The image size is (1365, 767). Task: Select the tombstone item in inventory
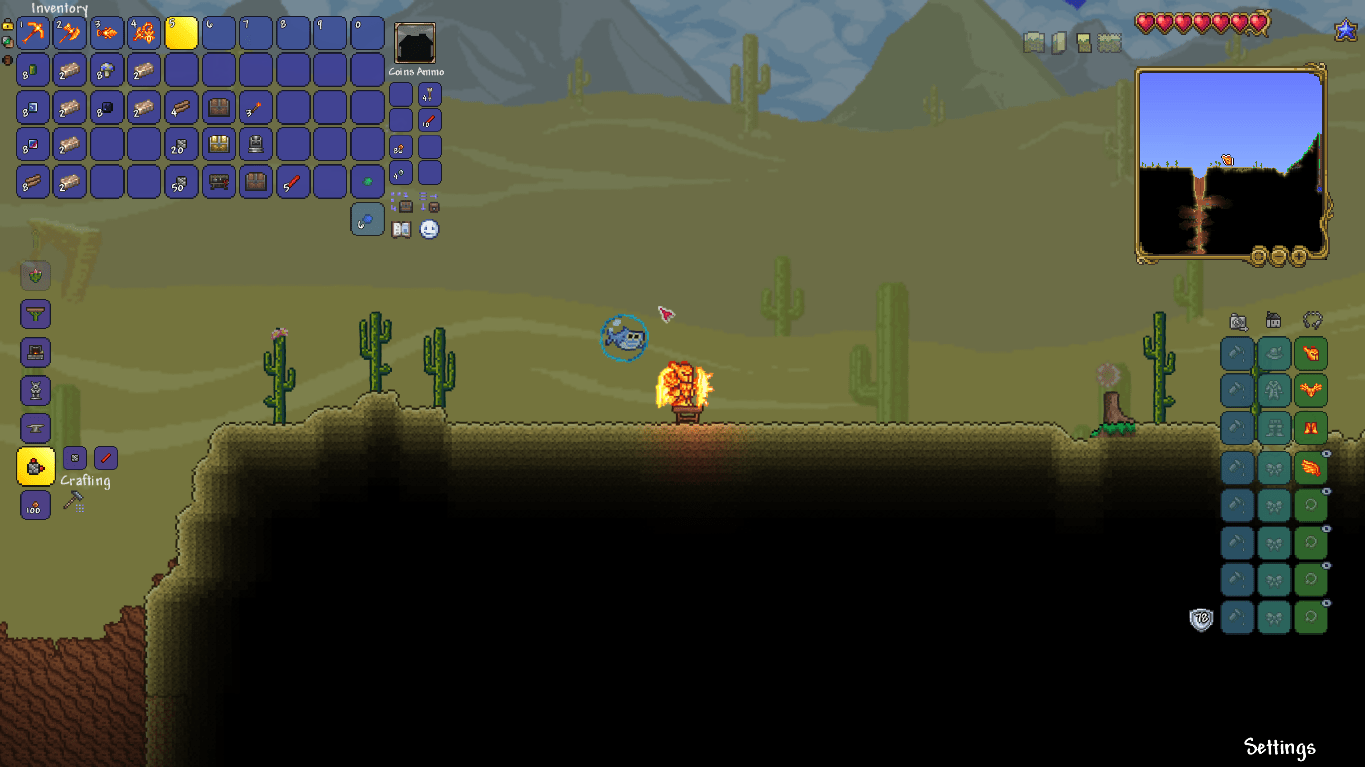pyautogui.click(x=255, y=145)
